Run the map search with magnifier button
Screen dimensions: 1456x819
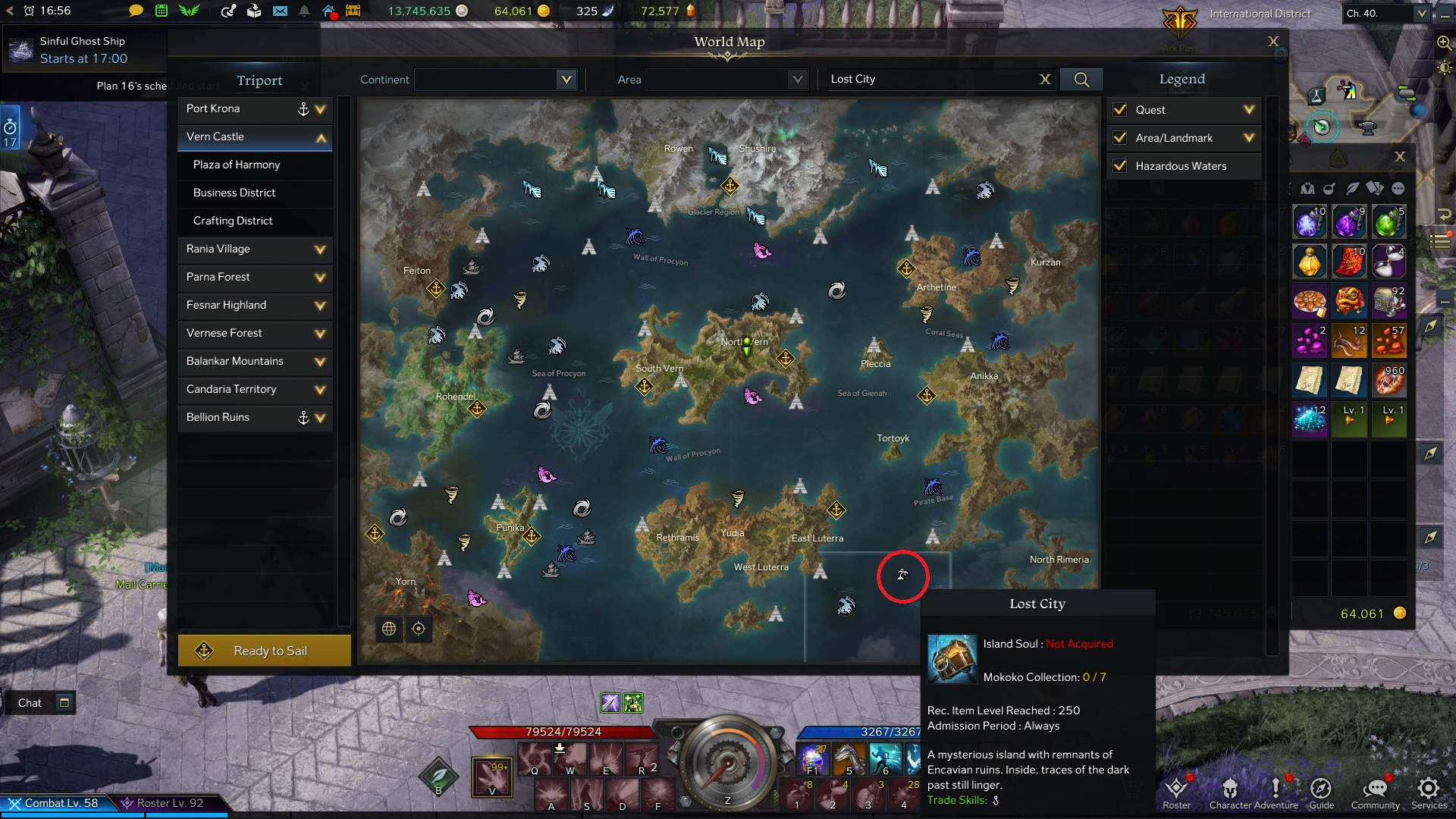pos(1081,80)
